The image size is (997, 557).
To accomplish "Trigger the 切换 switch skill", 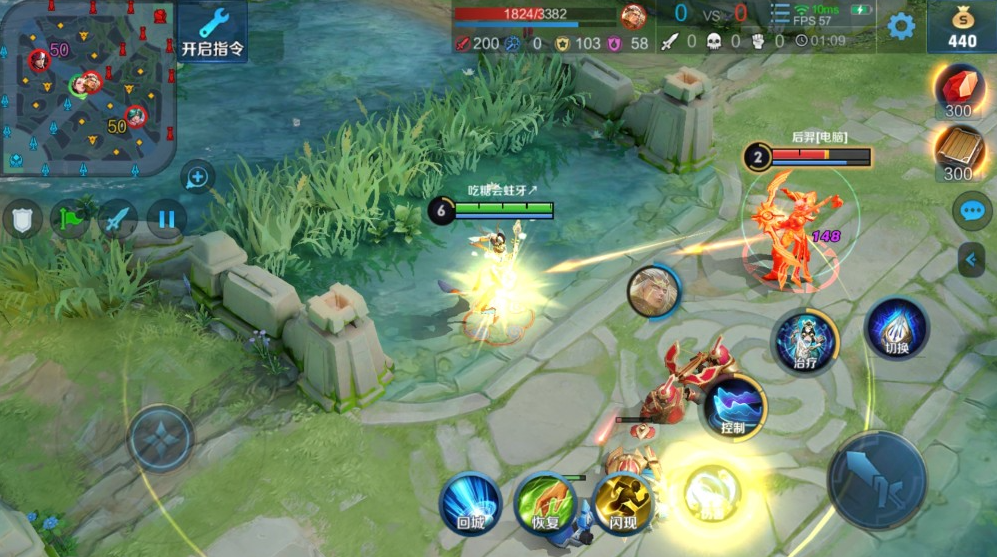I will (x=896, y=328).
